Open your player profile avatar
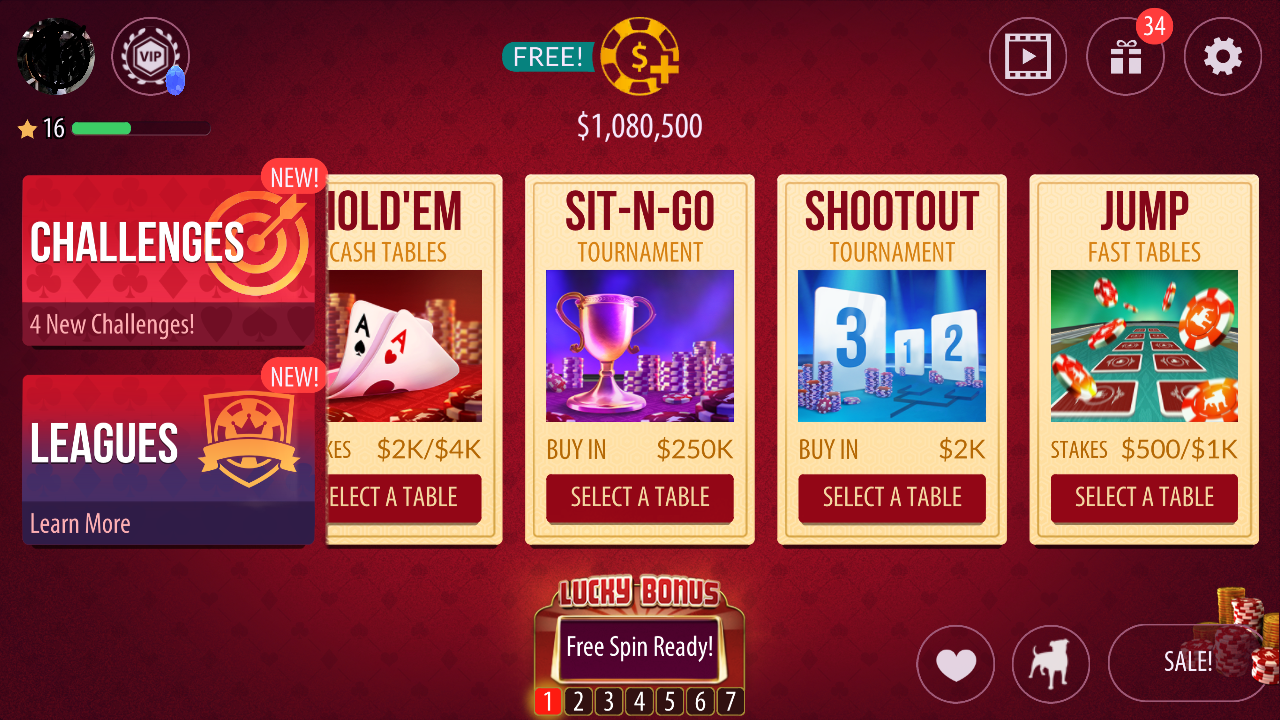 (x=55, y=55)
